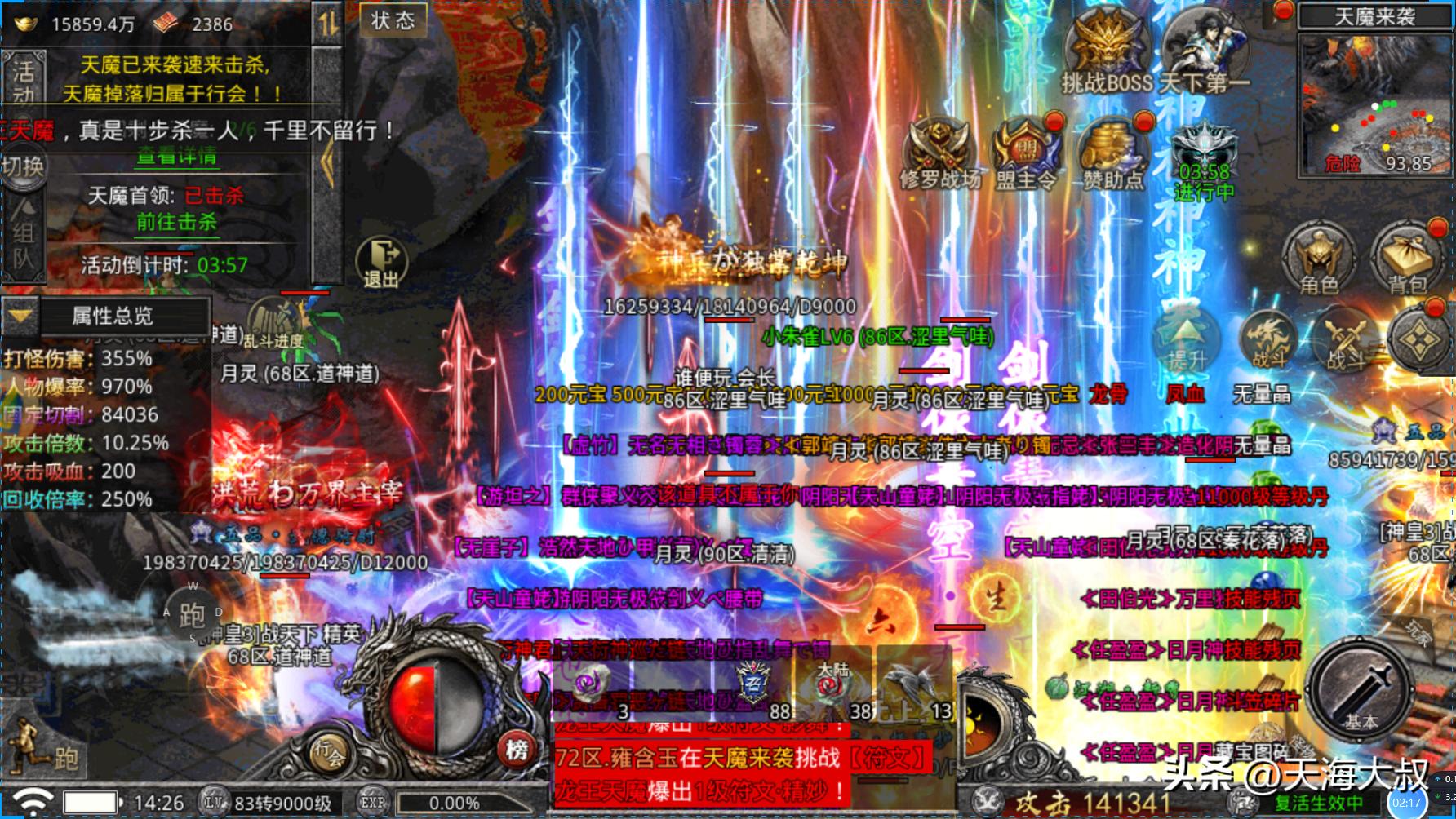
Task: Click the 退出 exit button
Action: click(x=380, y=263)
